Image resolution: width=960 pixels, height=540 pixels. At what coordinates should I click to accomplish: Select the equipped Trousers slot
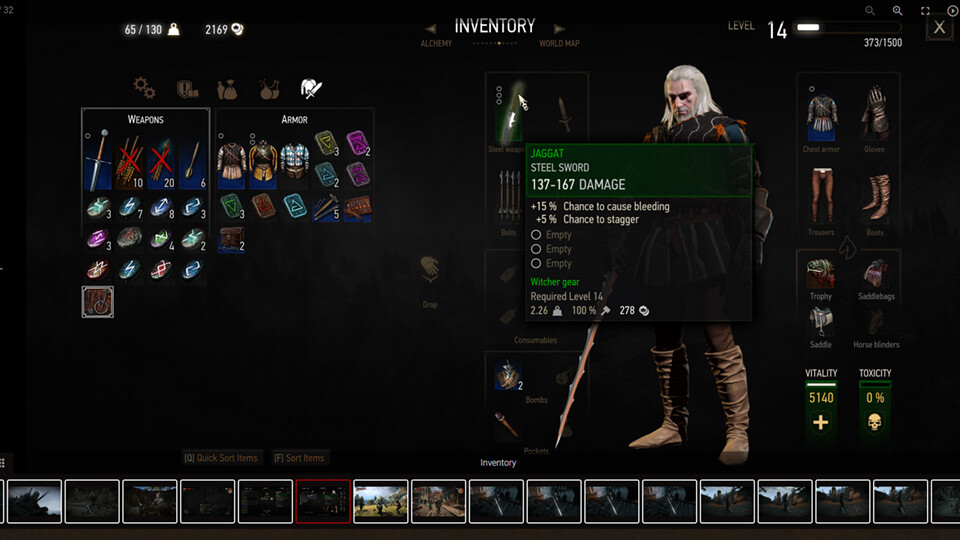click(x=822, y=197)
